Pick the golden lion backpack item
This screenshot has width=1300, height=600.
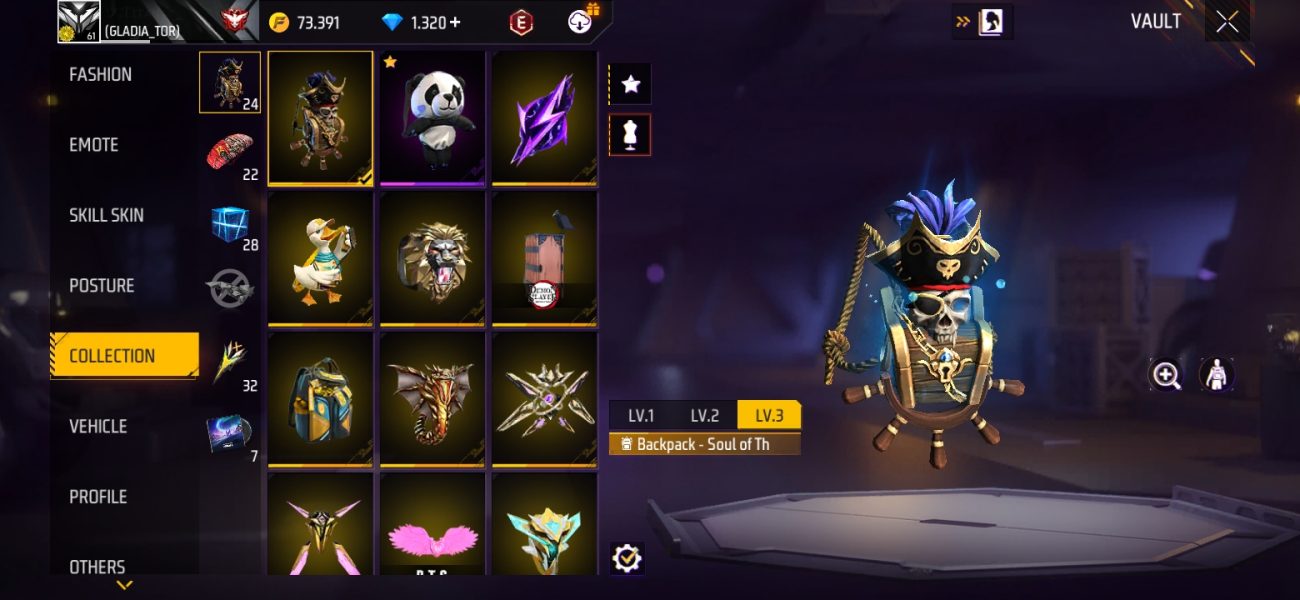432,259
